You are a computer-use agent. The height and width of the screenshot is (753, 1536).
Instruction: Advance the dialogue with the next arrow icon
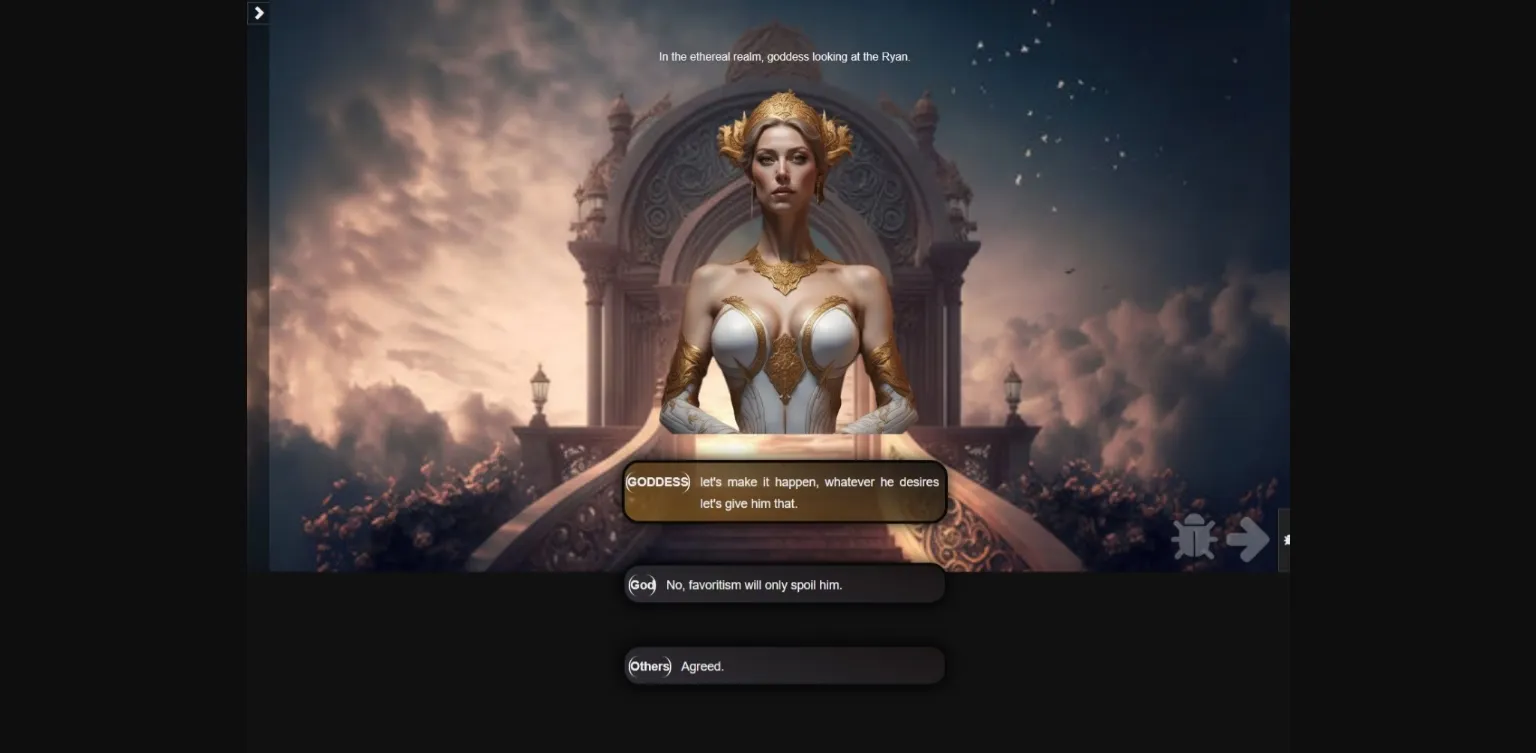pos(1246,539)
